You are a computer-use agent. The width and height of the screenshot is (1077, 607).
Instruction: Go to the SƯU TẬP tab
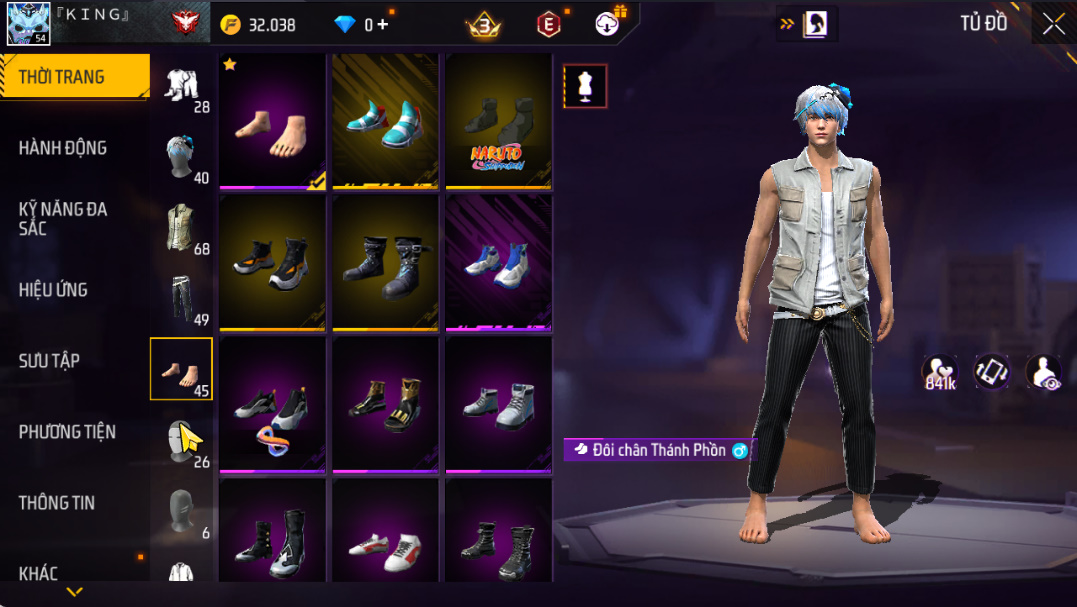point(49,361)
